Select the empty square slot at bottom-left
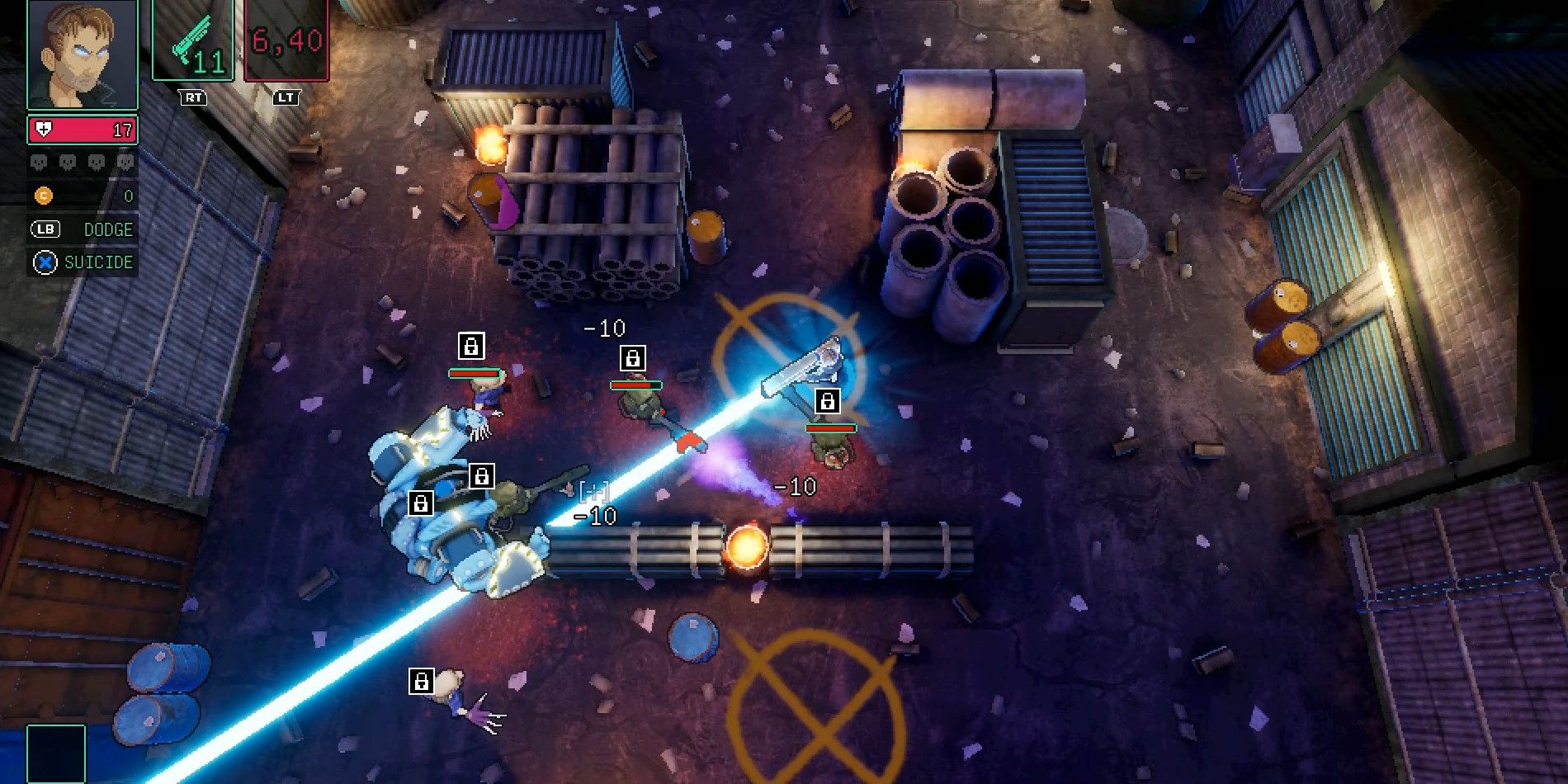The height and width of the screenshot is (784, 1568). 56,753
